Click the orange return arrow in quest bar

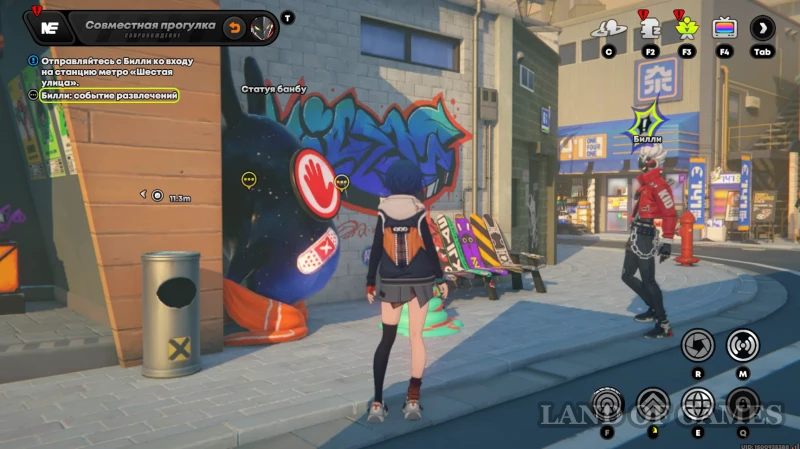coord(234,27)
